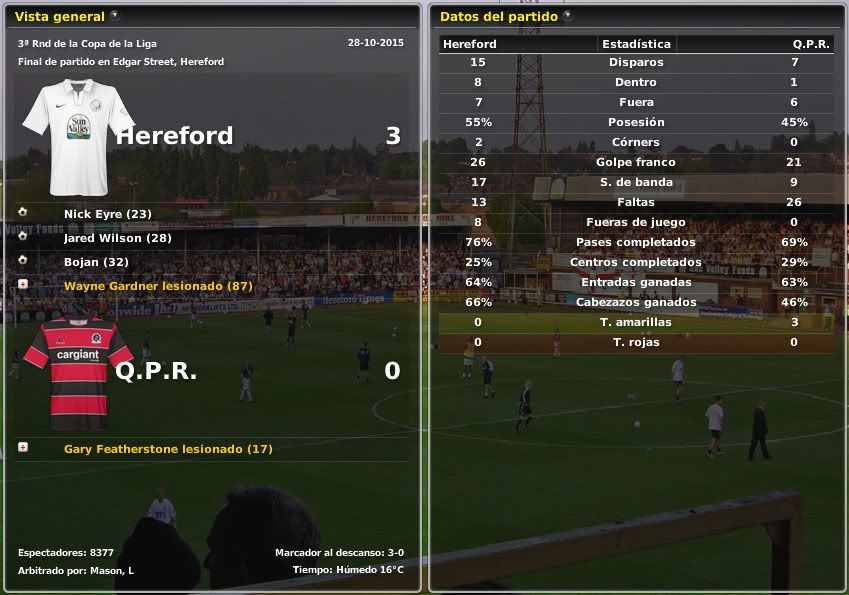Image resolution: width=849 pixels, height=595 pixels.
Task: Select goalscorer Nick Eyre (23)
Action: pyautogui.click(x=107, y=214)
